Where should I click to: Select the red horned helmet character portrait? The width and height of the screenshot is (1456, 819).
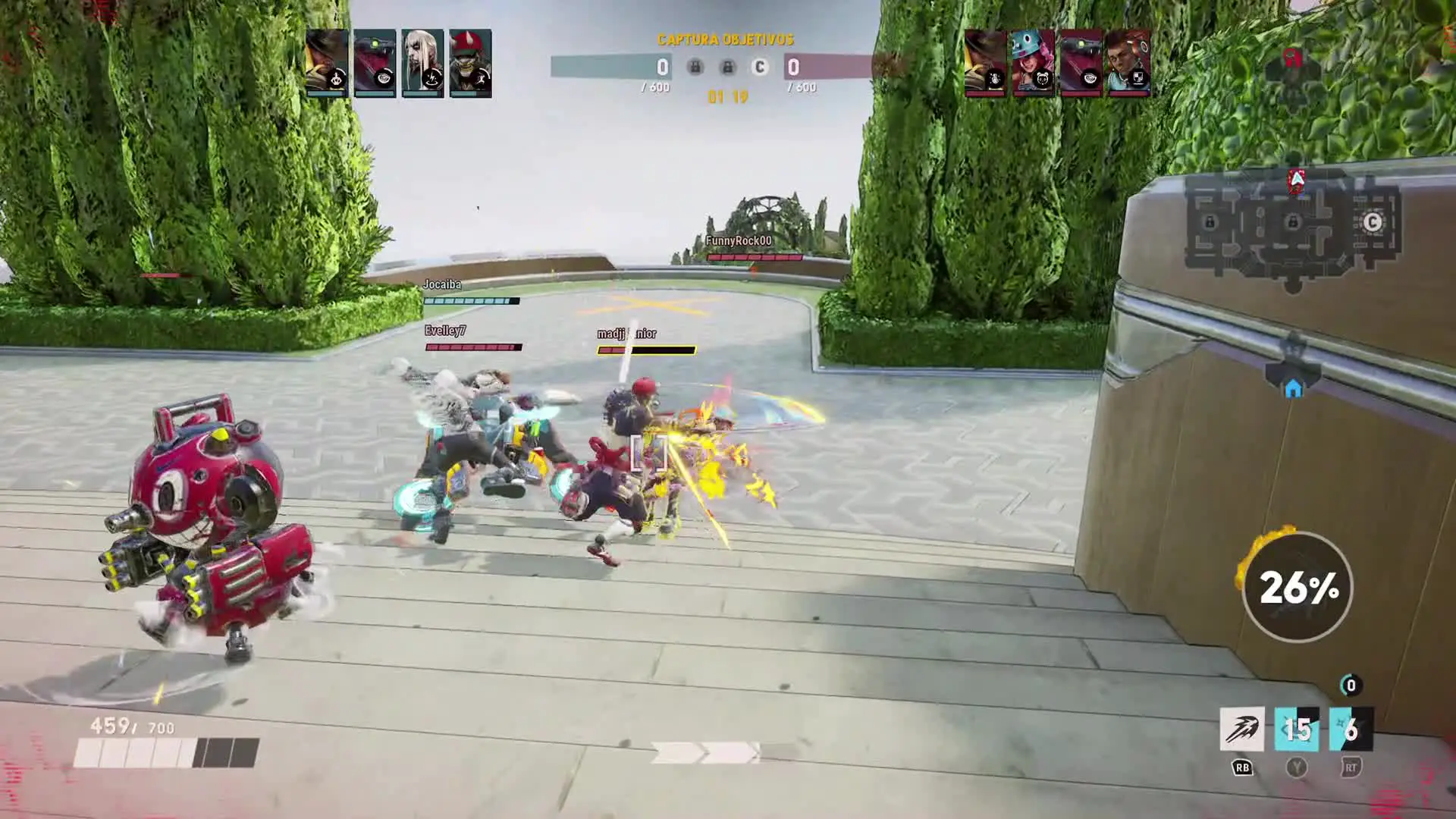click(470, 63)
